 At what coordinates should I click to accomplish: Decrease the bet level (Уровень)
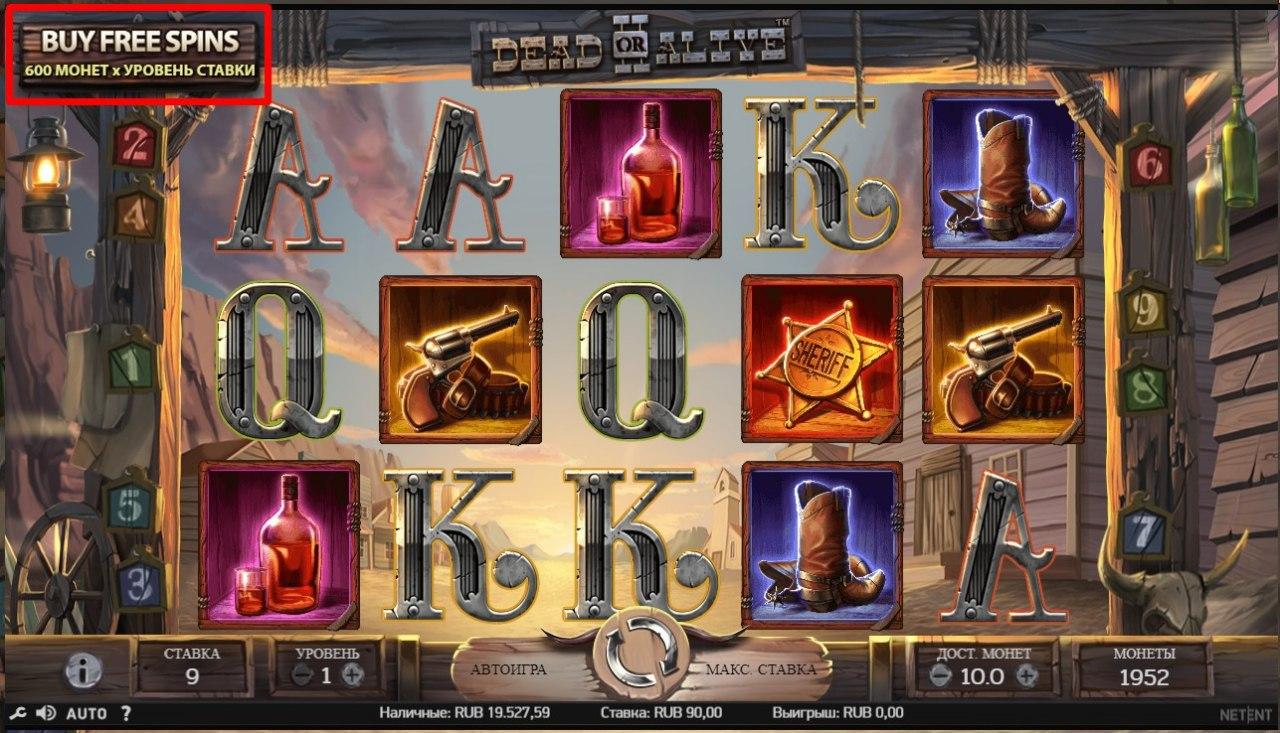(301, 675)
